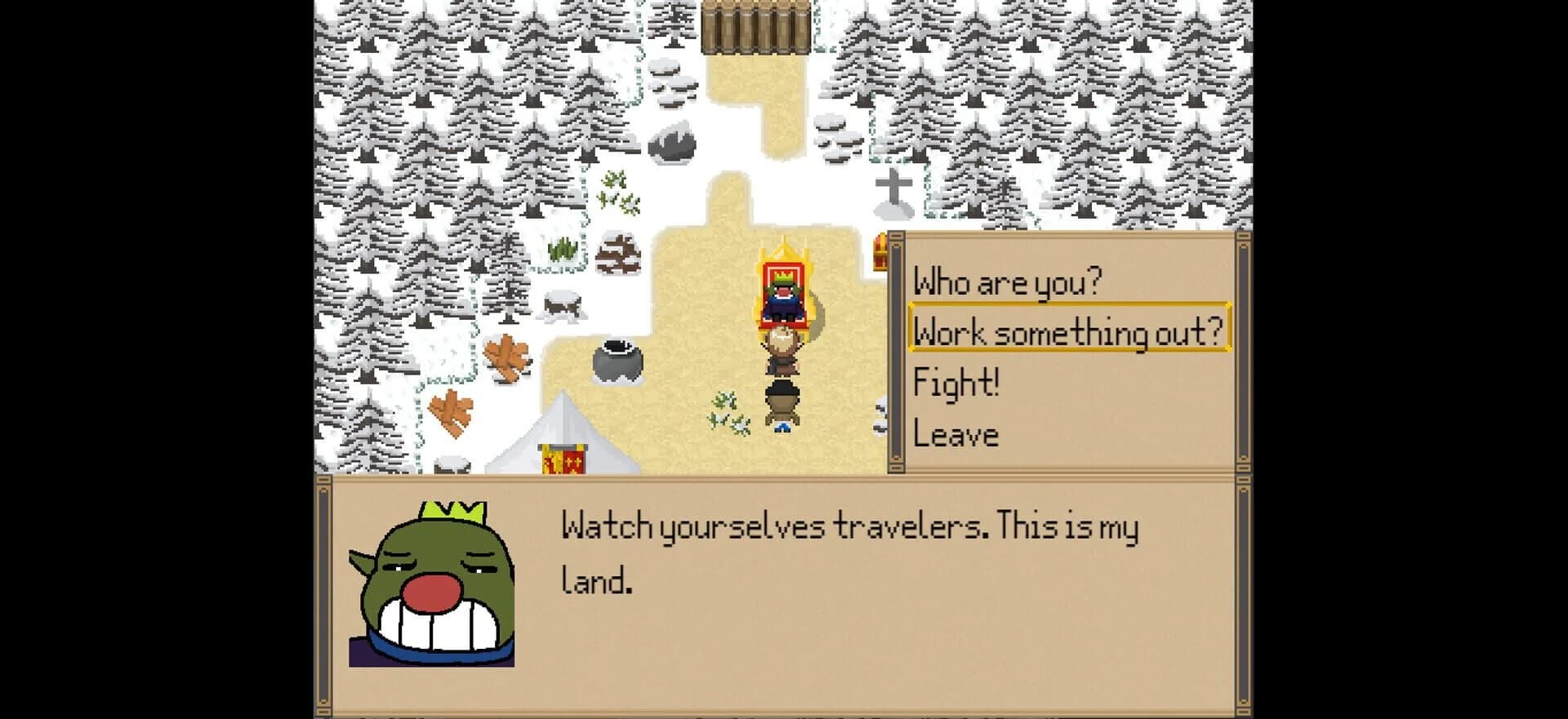Select the 'Who are you?' dialogue option

click(1009, 282)
